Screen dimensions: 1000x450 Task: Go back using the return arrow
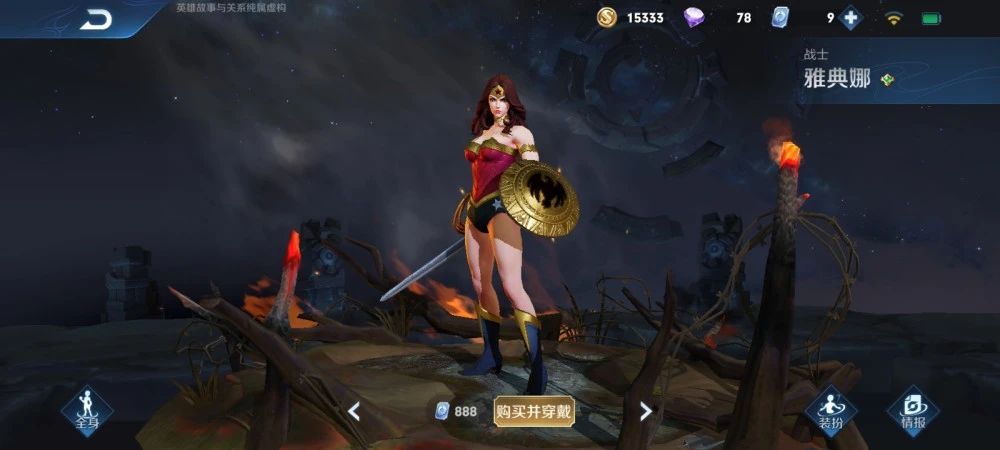click(96, 19)
